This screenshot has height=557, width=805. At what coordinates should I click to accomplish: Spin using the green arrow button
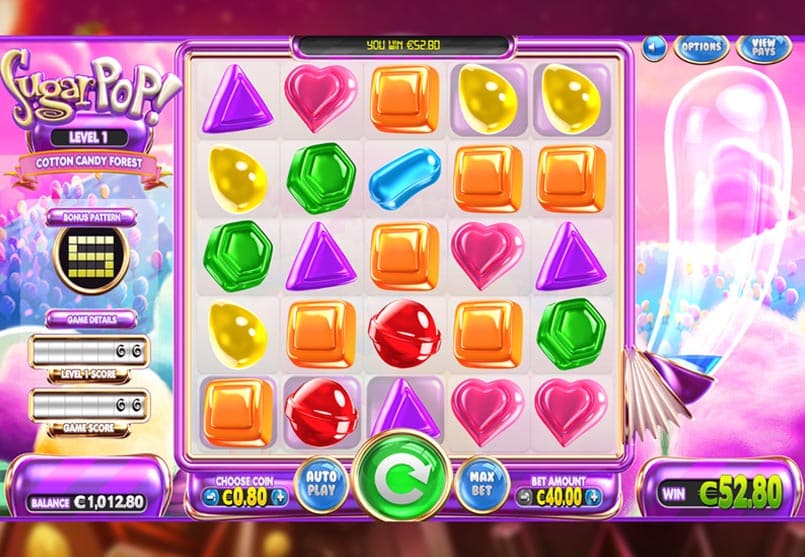click(403, 476)
